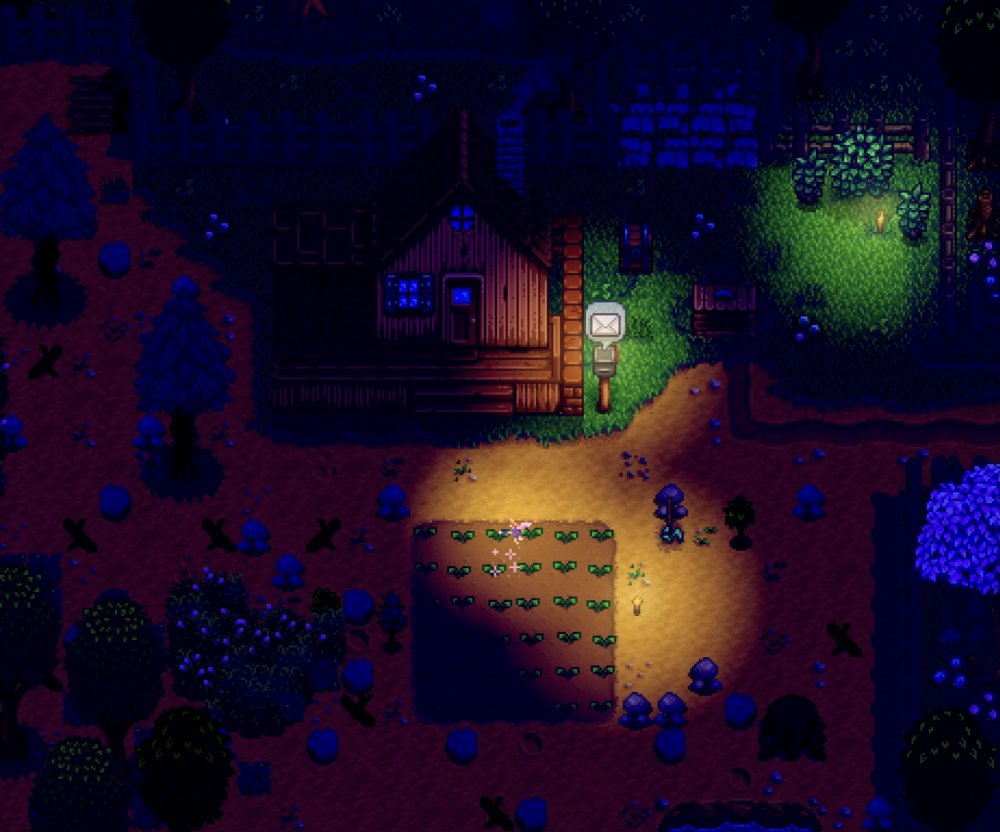Open the envelope mail notification bubble

coord(605,324)
